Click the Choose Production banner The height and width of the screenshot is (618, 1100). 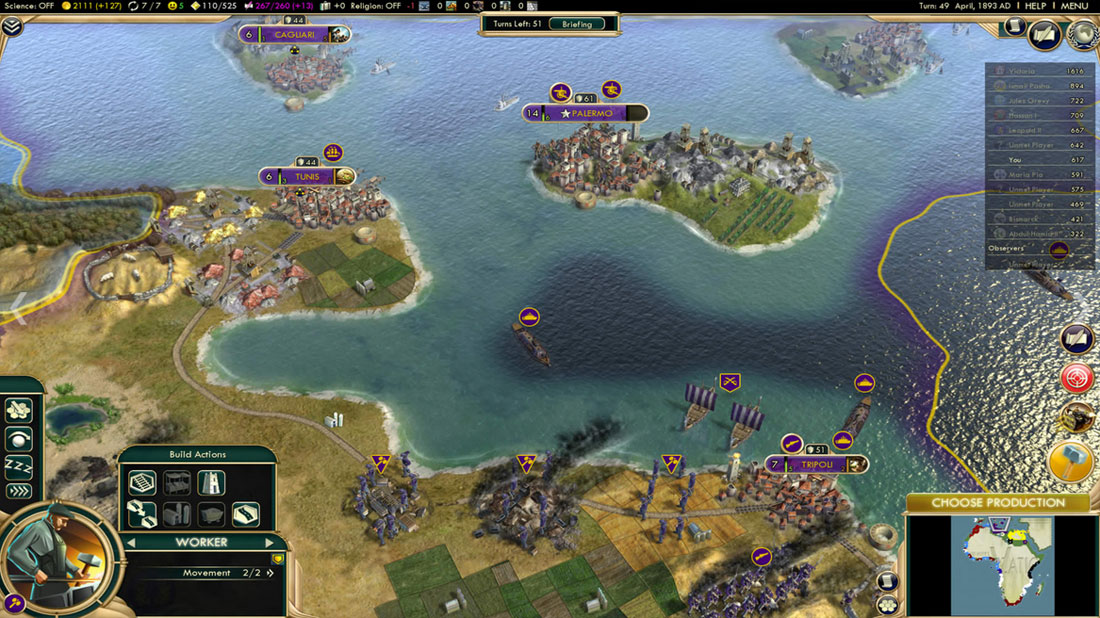[998, 502]
